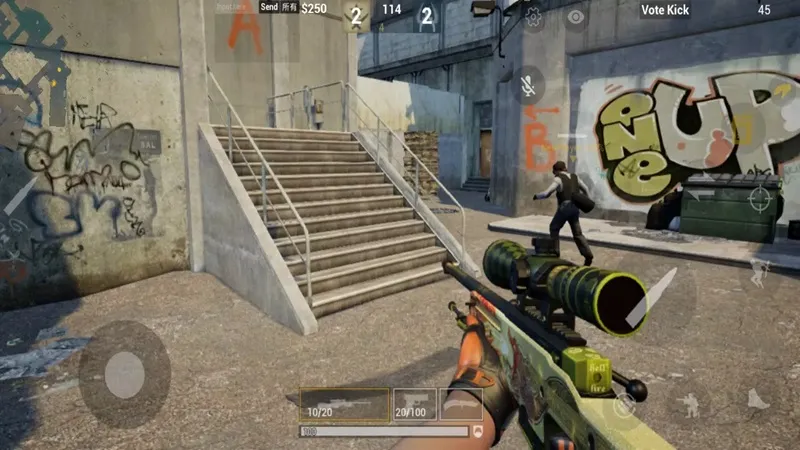Toggle the muted microphone button
800x450 pixels.
click(x=527, y=84)
